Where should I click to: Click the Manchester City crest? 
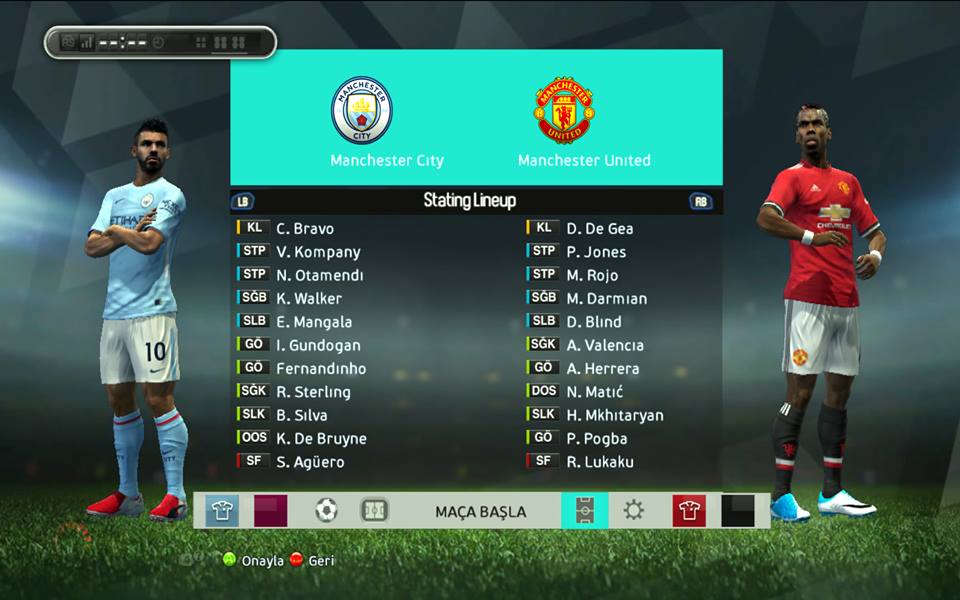[x=361, y=110]
